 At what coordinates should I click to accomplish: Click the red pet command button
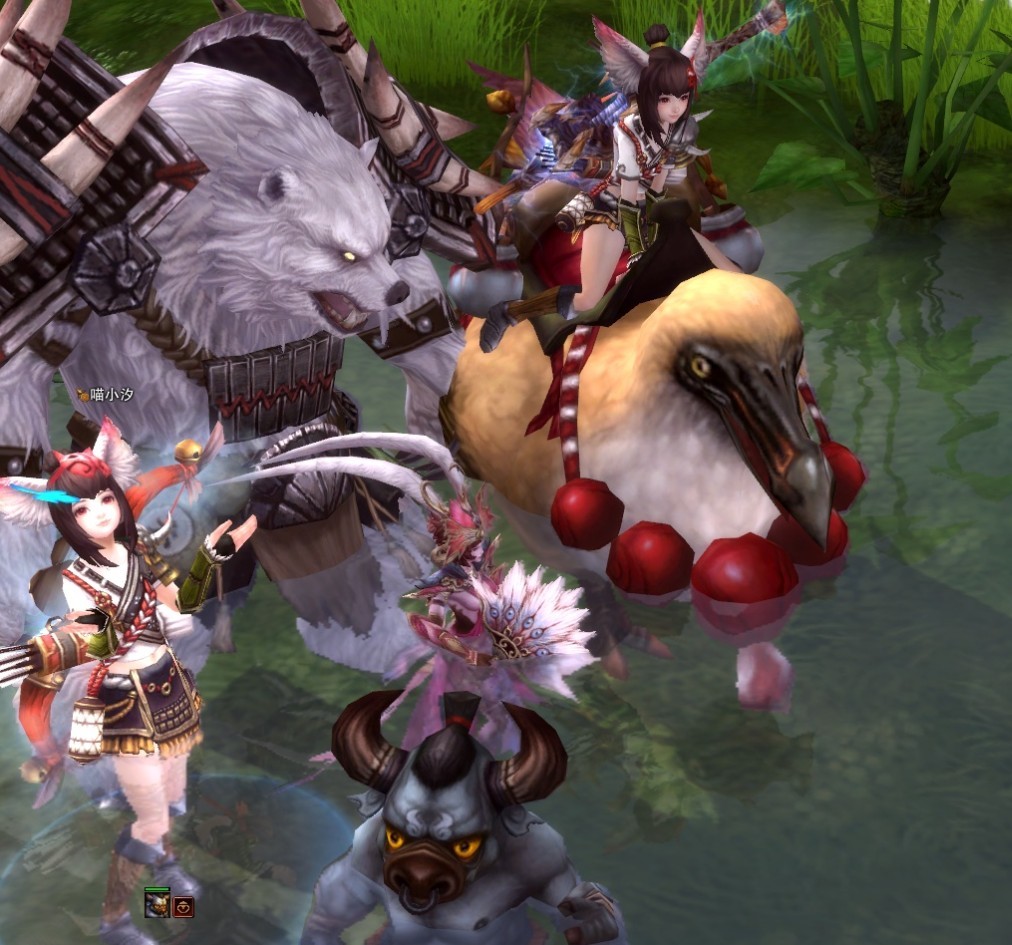(x=183, y=907)
